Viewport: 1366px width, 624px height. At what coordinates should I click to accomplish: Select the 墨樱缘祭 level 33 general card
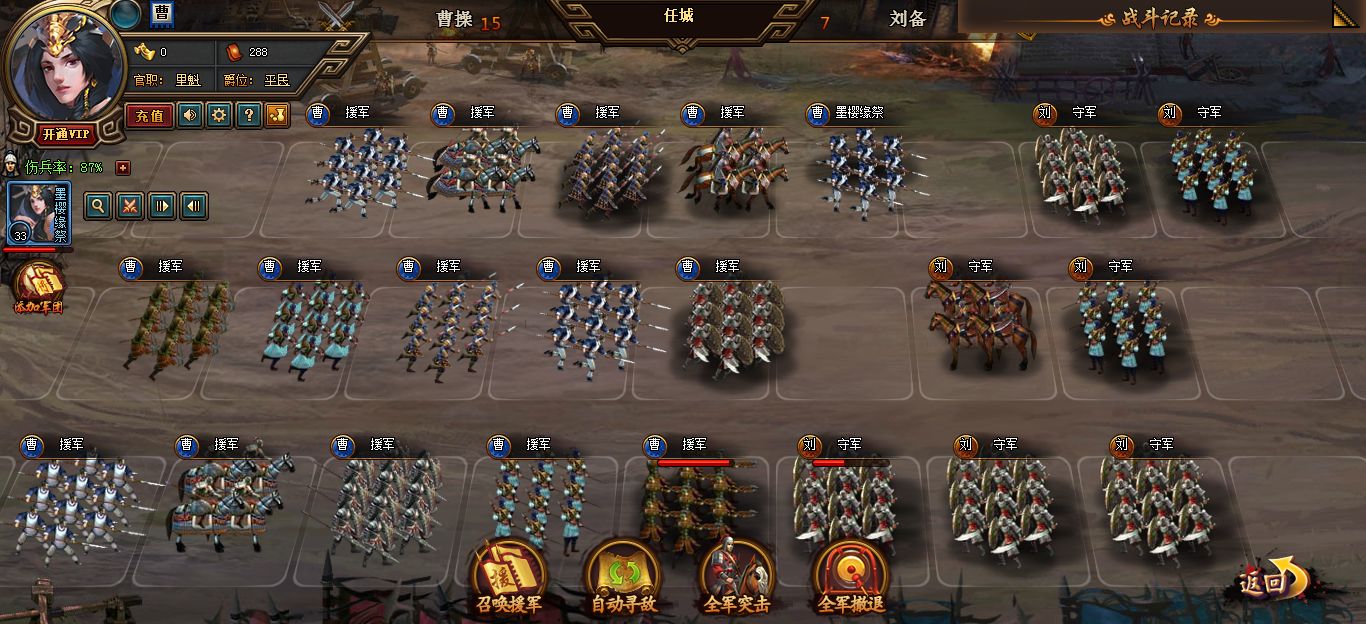pyautogui.click(x=38, y=214)
